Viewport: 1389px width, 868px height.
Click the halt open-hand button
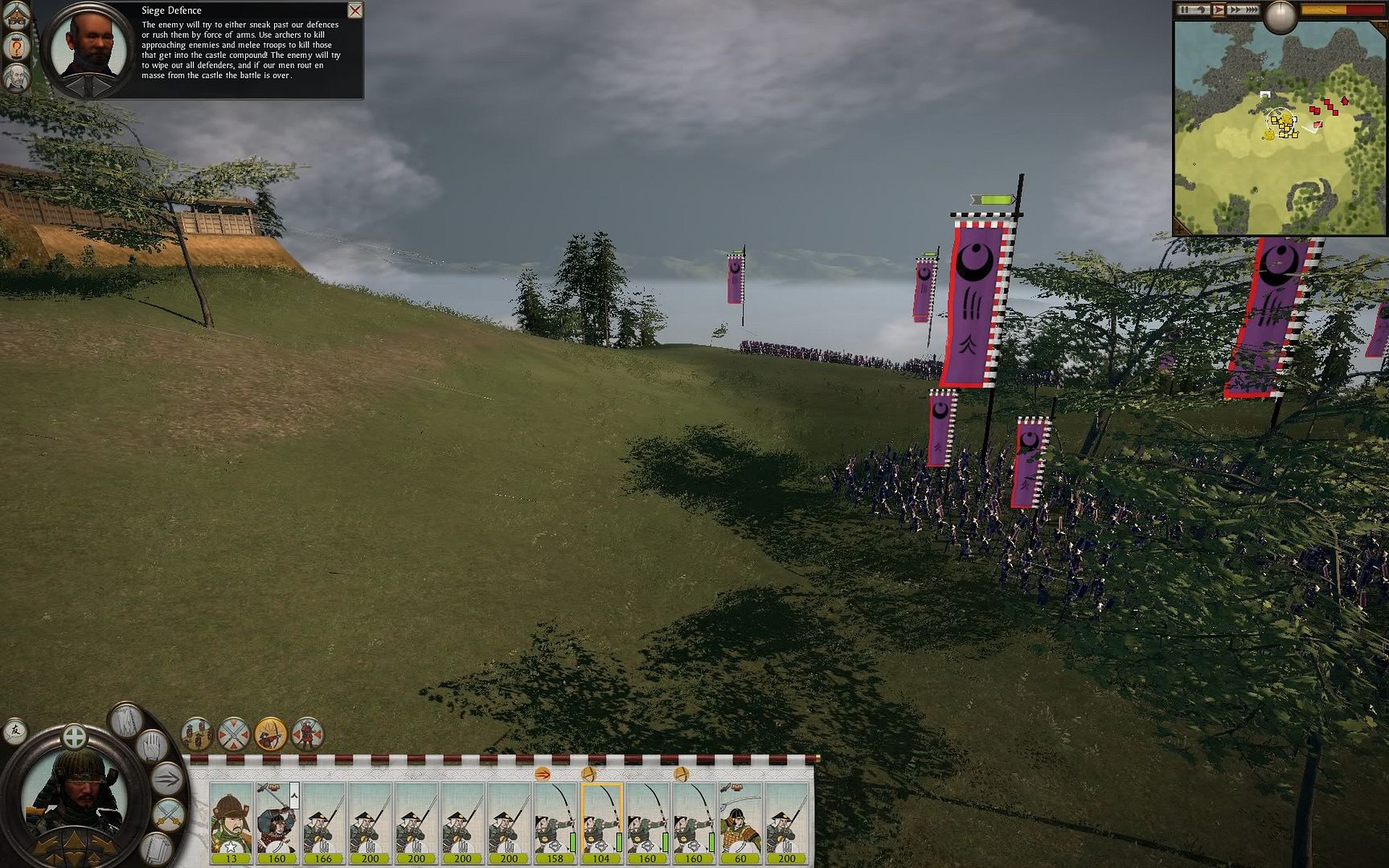tap(153, 746)
